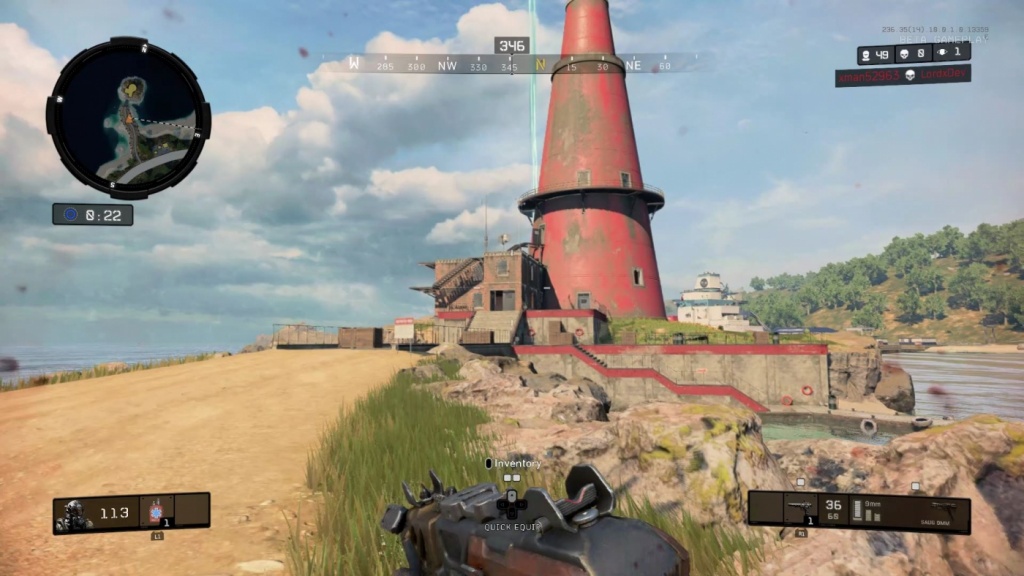This screenshot has height=576, width=1024.
Task: Click the compass heading bar
Action: pyautogui.click(x=511, y=65)
